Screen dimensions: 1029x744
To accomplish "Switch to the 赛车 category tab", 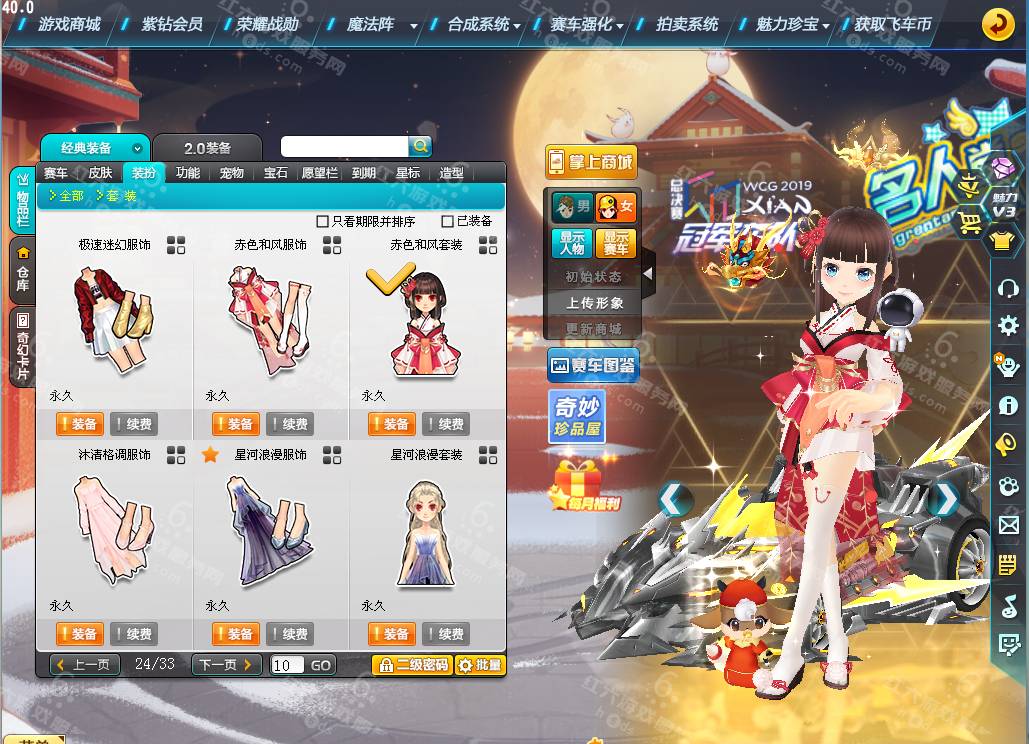I will coord(56,173).
